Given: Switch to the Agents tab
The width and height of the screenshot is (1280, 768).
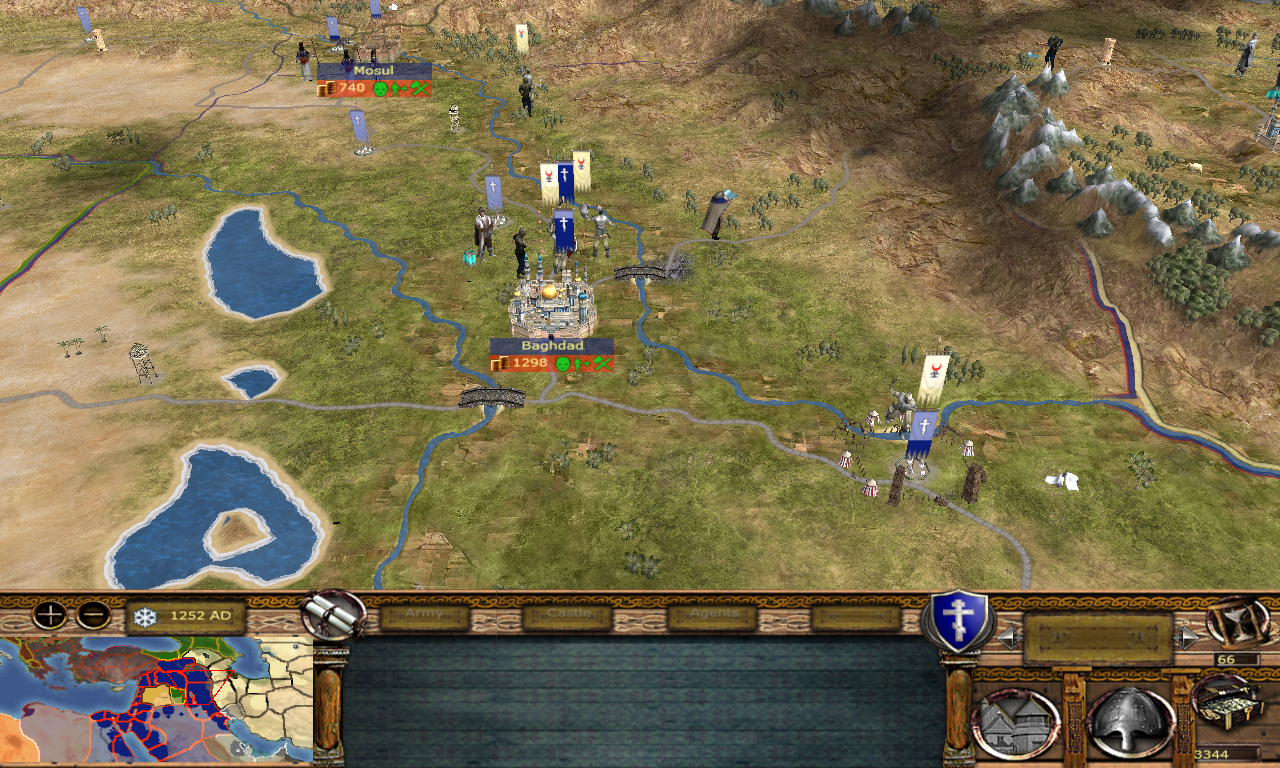Looking at the screenshot, I should (712, 616).
